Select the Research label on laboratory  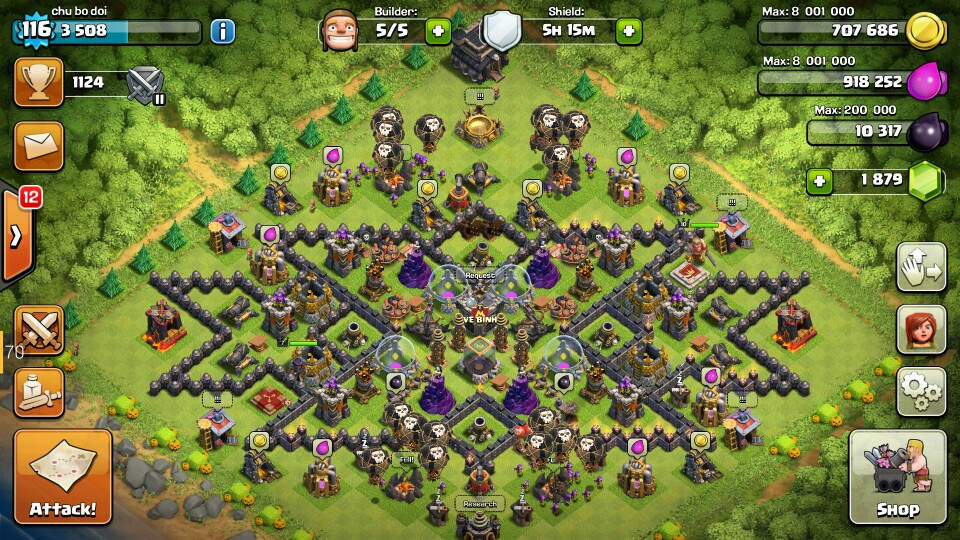pyautogui.click(x=479, y=502)
